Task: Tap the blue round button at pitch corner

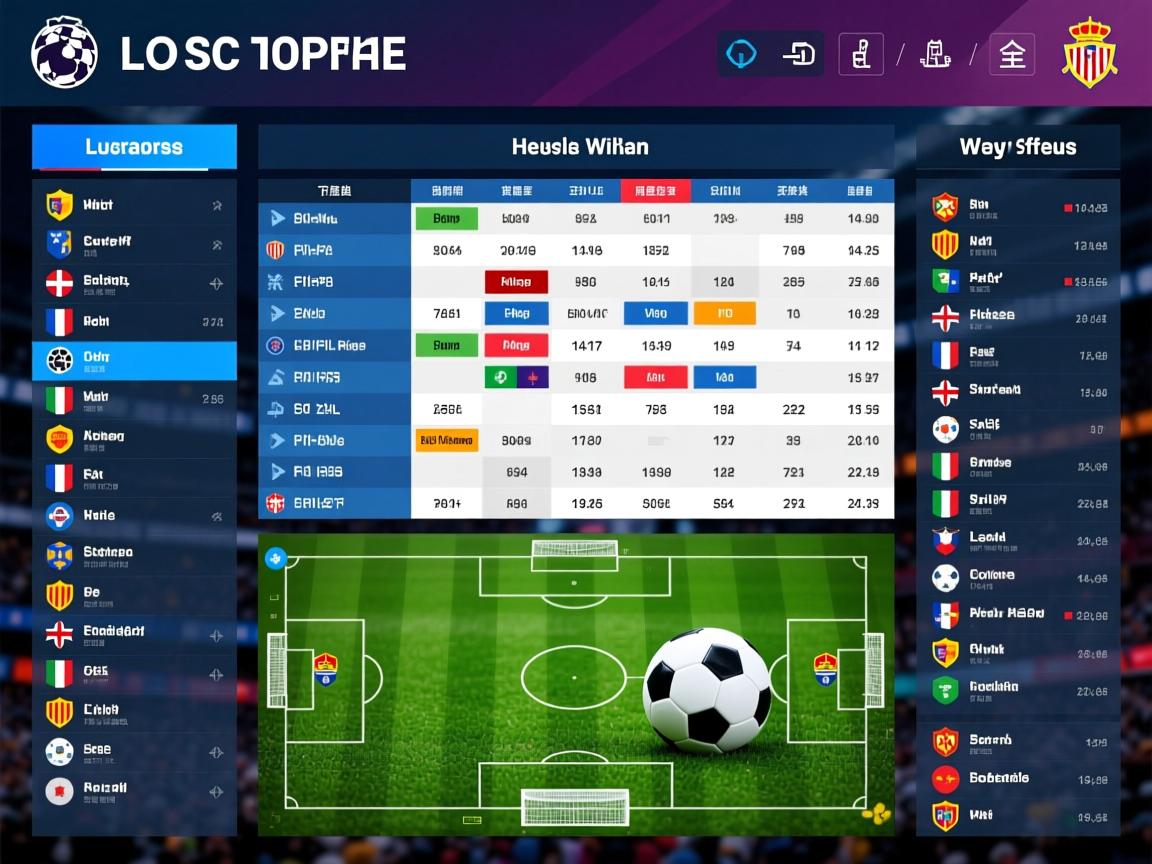Action: [275, 559]
